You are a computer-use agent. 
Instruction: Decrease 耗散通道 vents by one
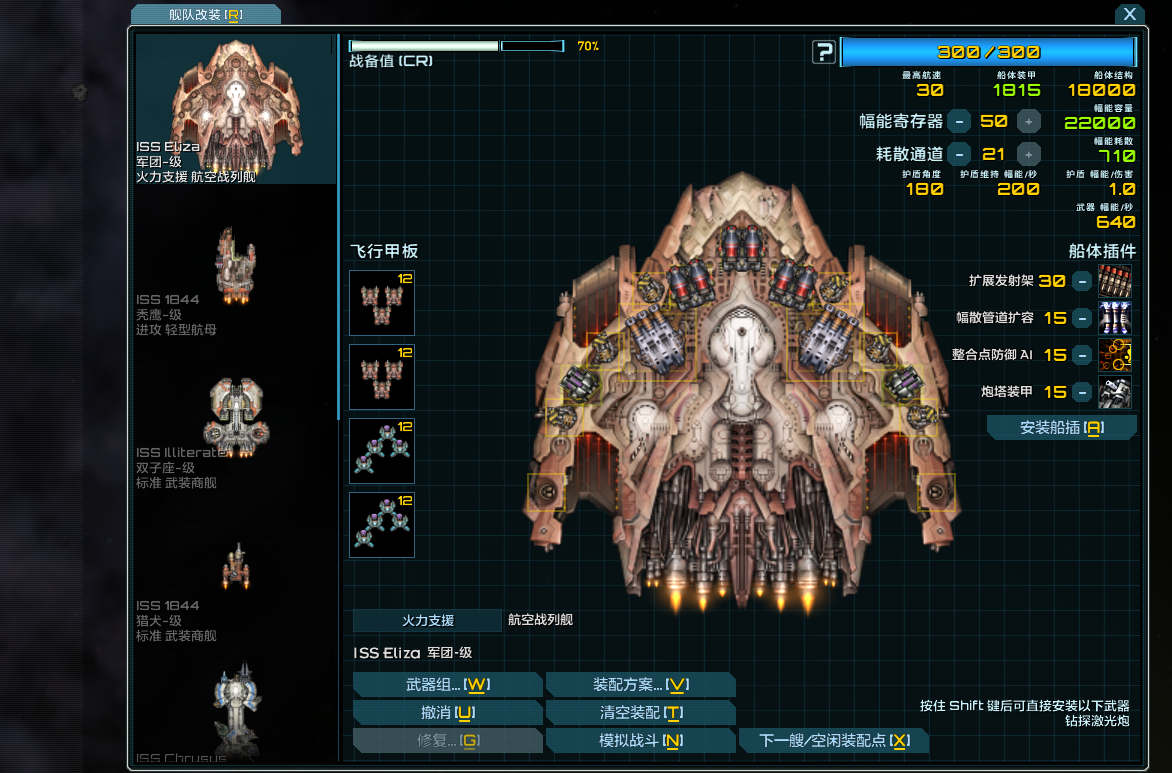(x=959, y=154)
